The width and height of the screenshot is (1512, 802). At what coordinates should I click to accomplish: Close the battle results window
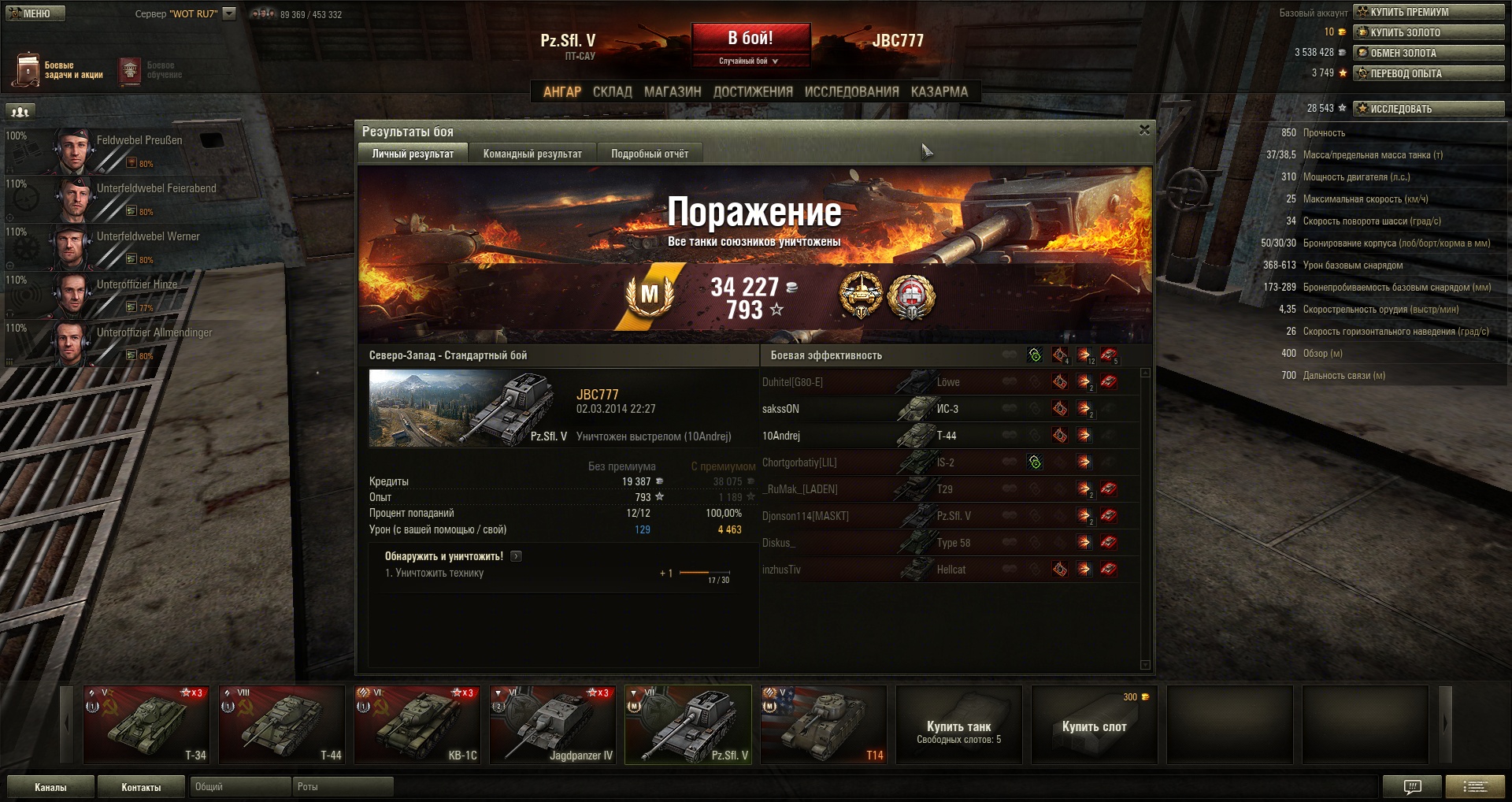click(x=1144, y=130)
